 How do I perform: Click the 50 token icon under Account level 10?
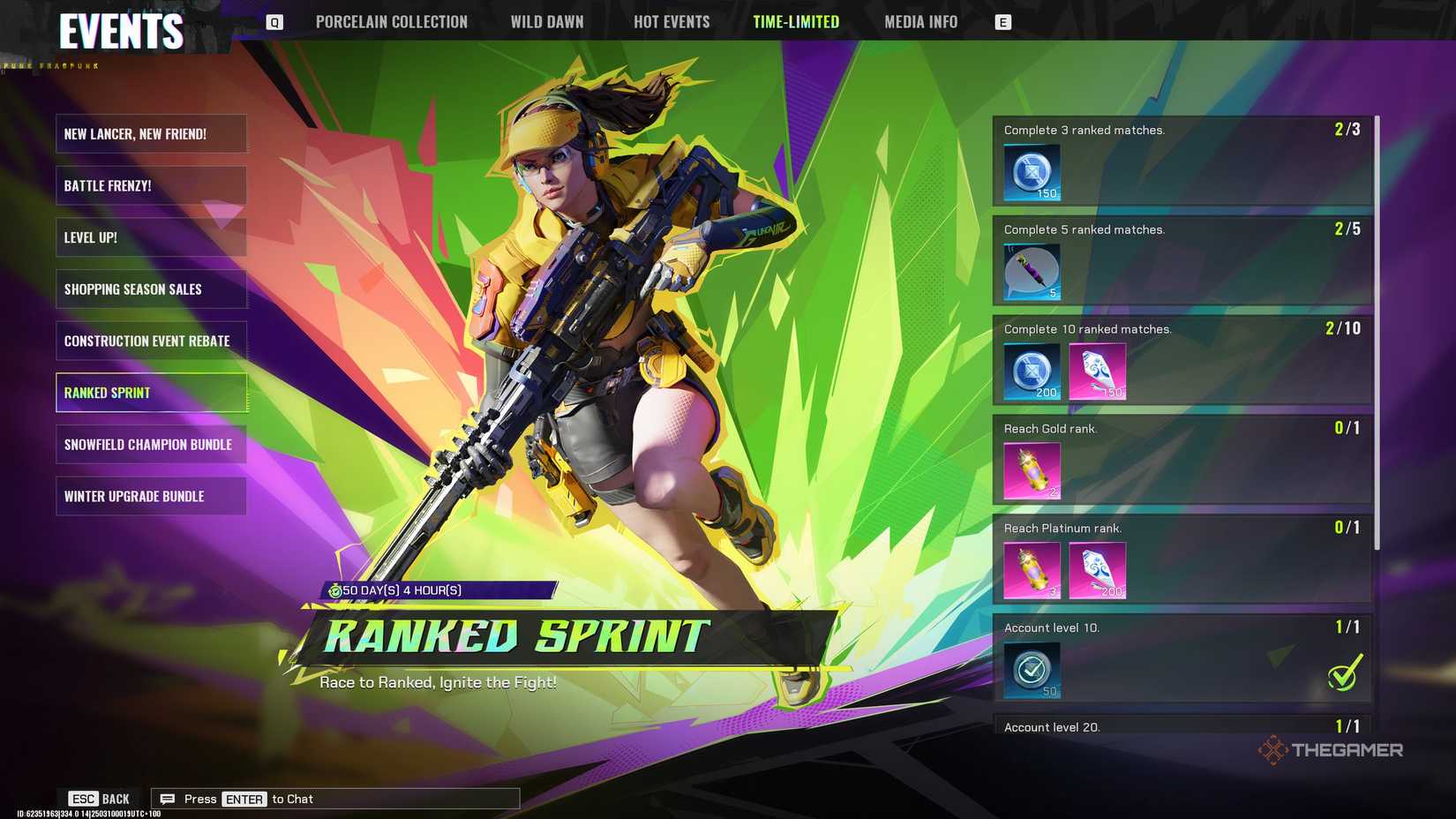(x=1031, y=670)
